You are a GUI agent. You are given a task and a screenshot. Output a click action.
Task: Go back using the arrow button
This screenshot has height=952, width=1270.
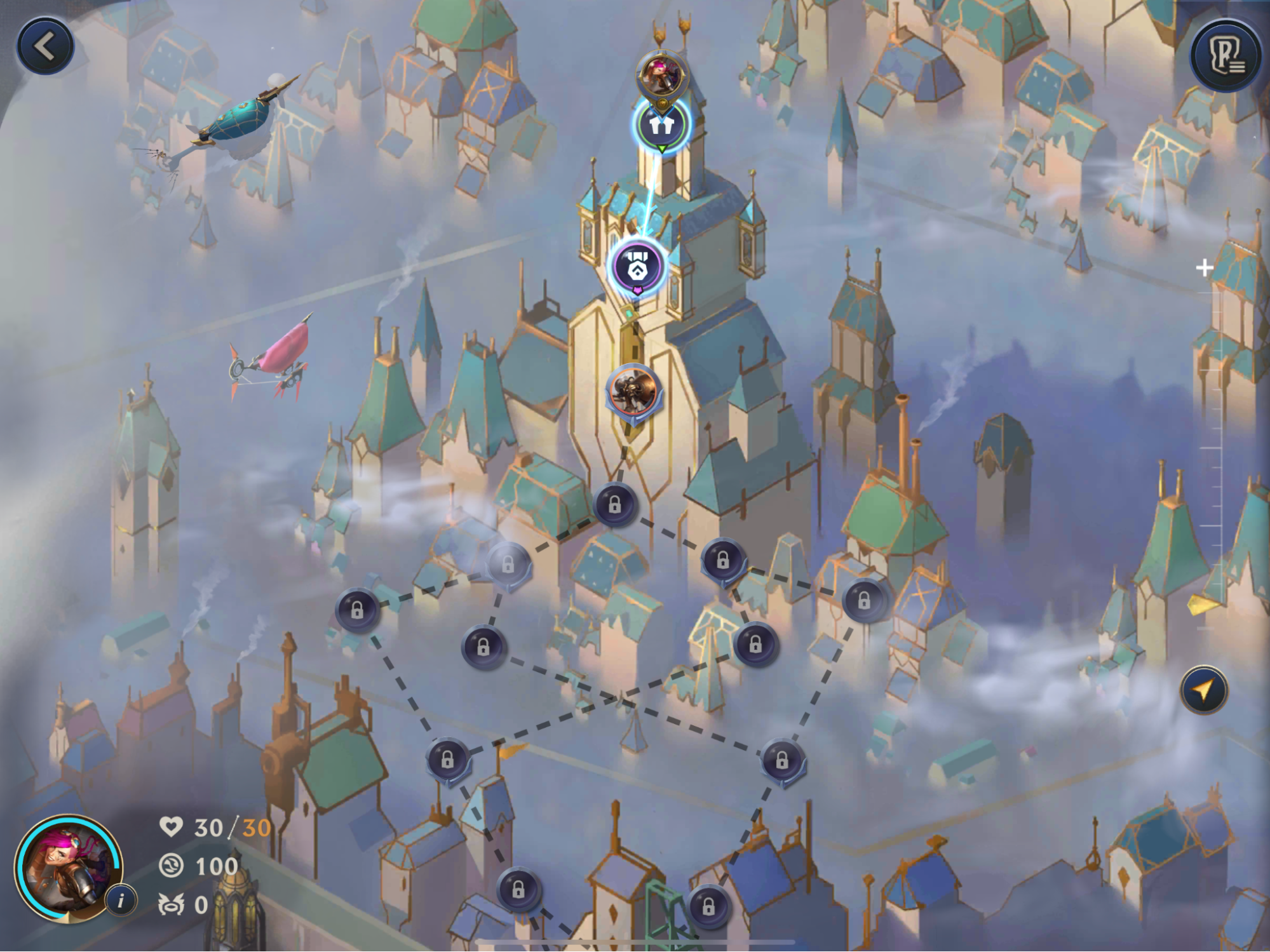pyautogui.click(x=45, y=46)
